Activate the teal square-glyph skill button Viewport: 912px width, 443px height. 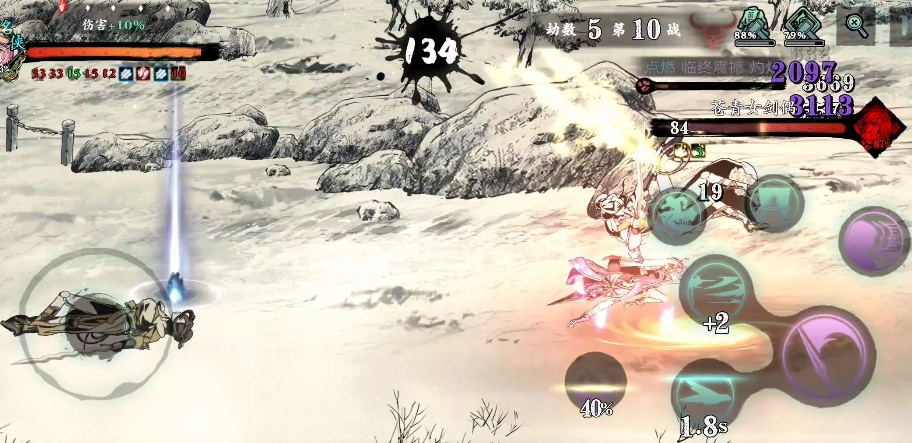[774, 204]
